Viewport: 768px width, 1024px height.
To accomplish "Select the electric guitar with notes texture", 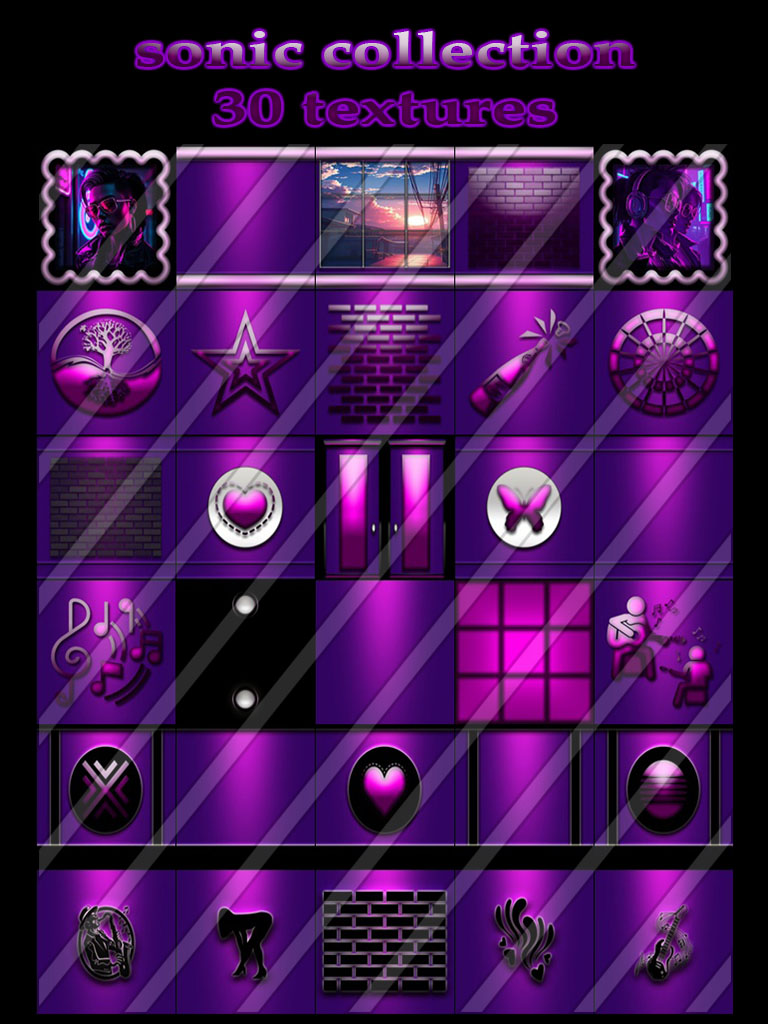I will pyautogui.click(x=664, y=940).
